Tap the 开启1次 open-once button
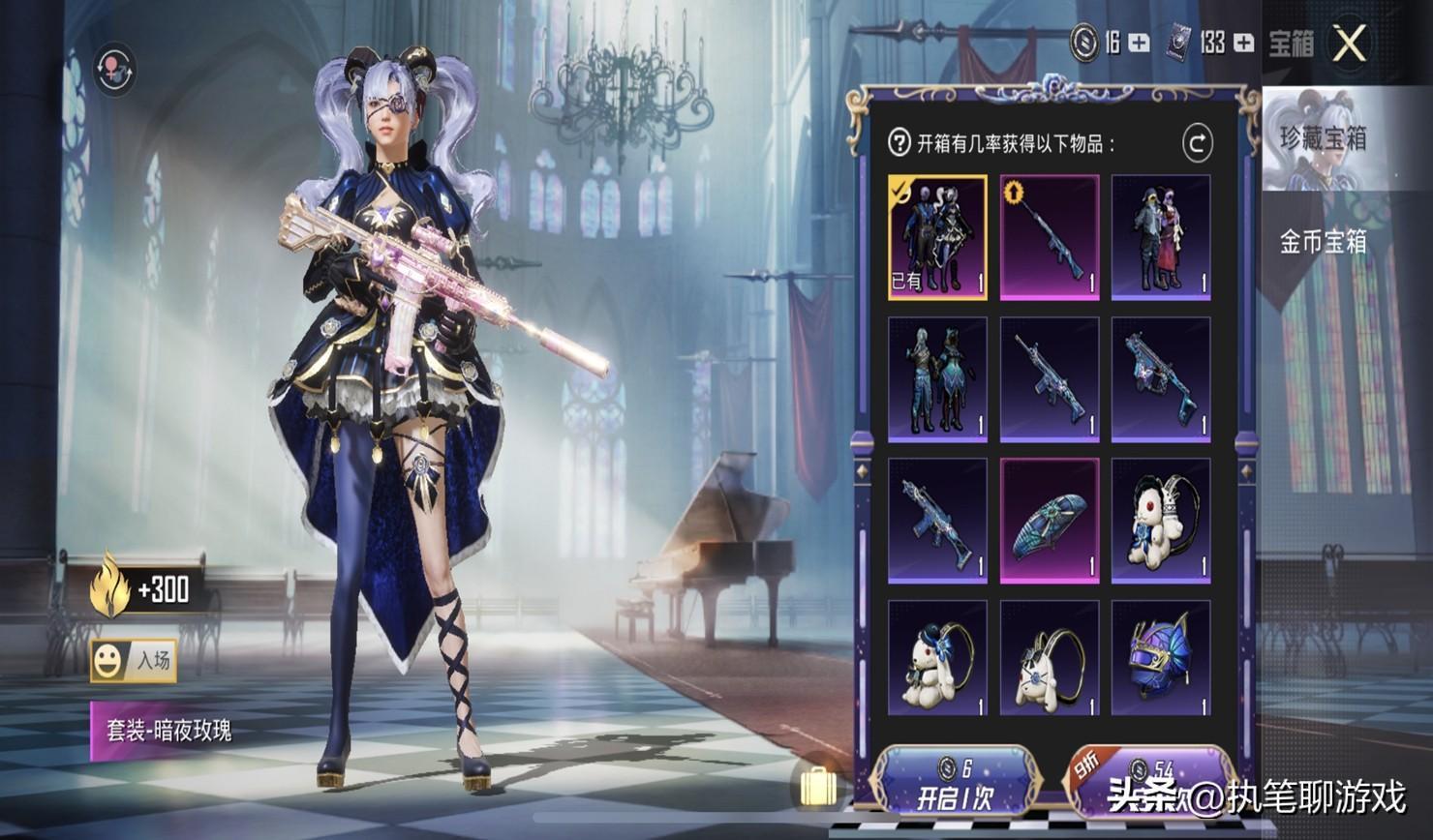 pyautogui.click(x=955, y=784)
